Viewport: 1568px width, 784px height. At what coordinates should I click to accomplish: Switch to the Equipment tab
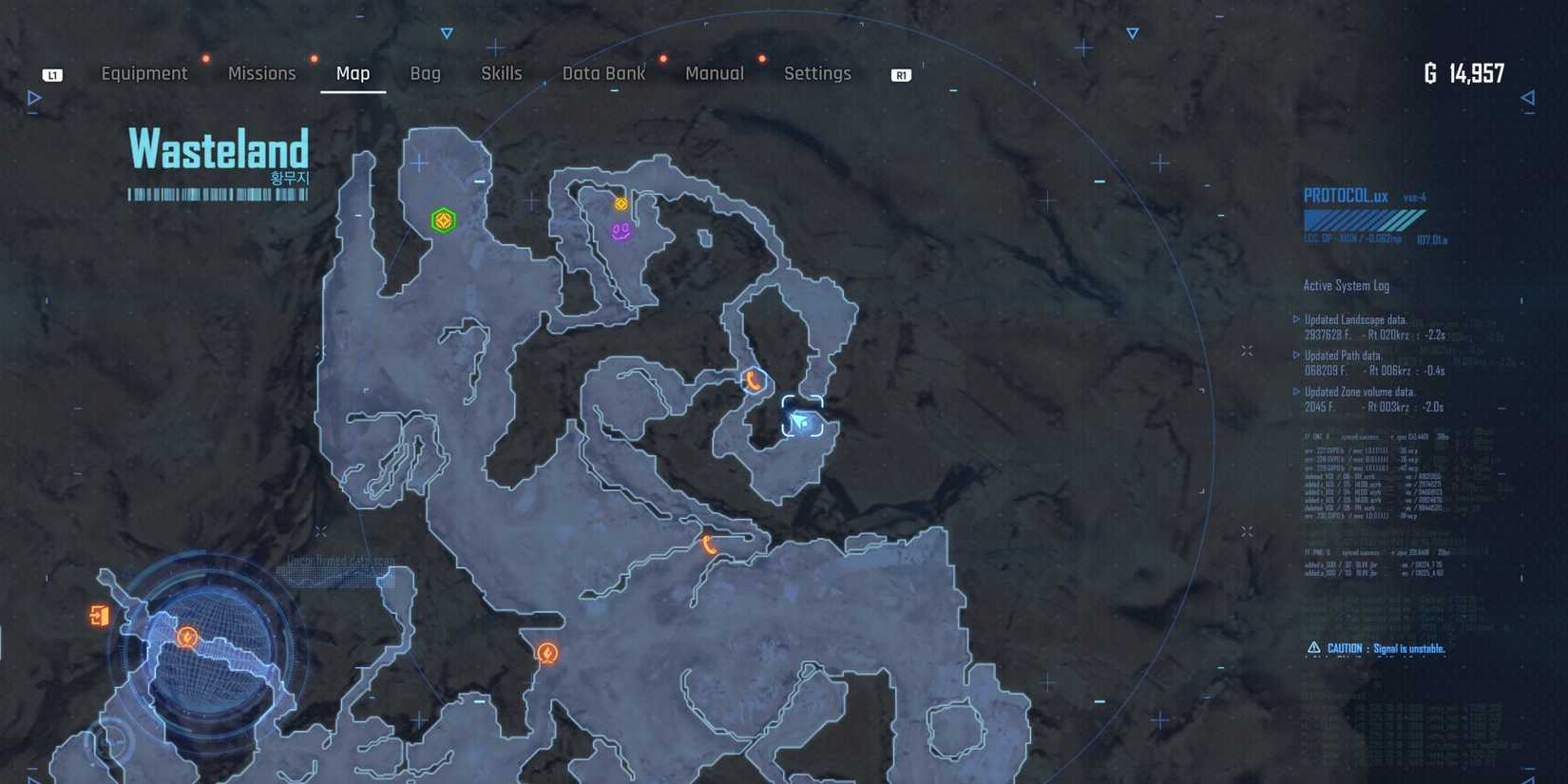pyautogui.click(x=144, y=73)
